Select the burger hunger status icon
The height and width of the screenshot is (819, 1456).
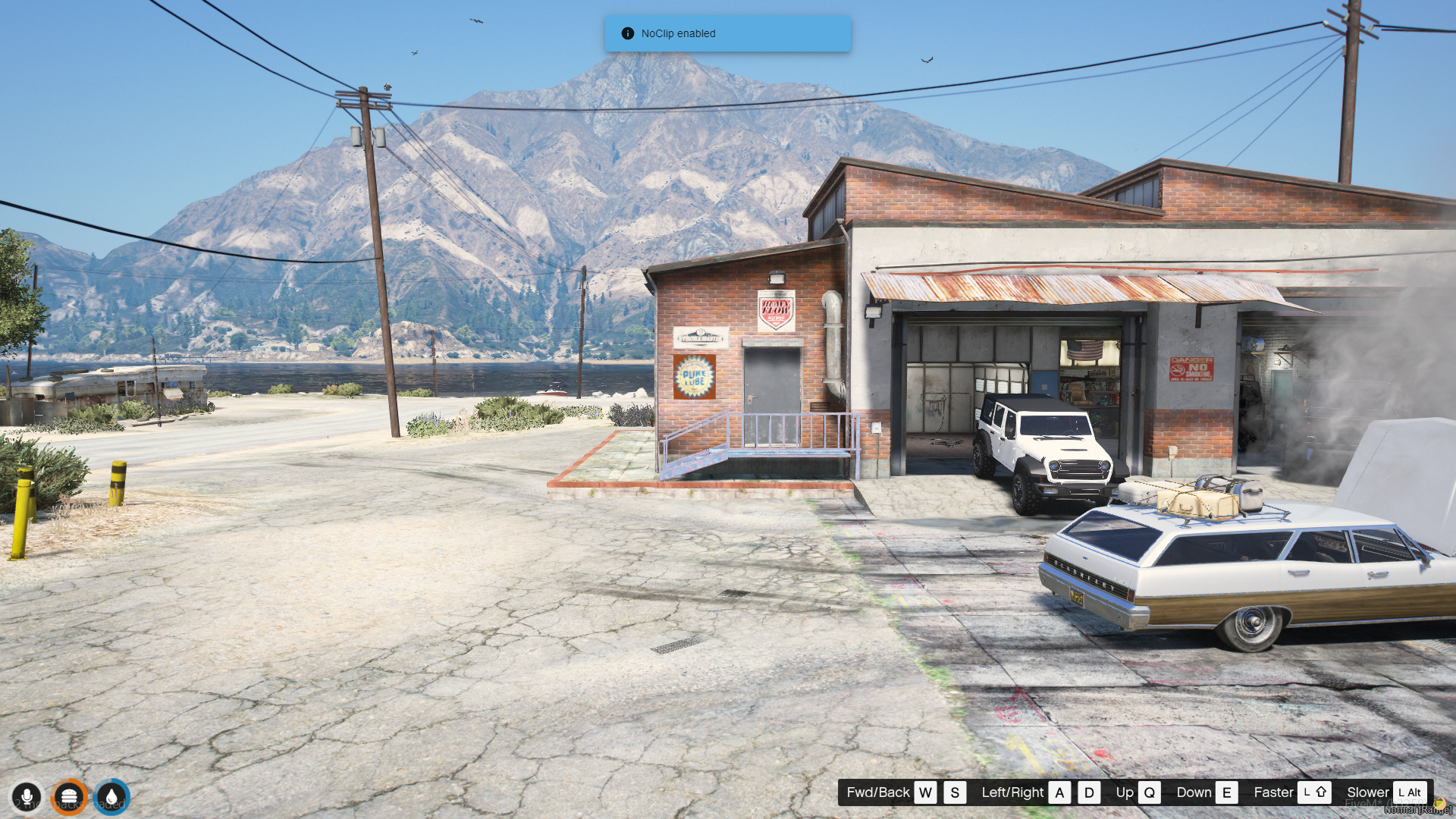pos(69,797)
